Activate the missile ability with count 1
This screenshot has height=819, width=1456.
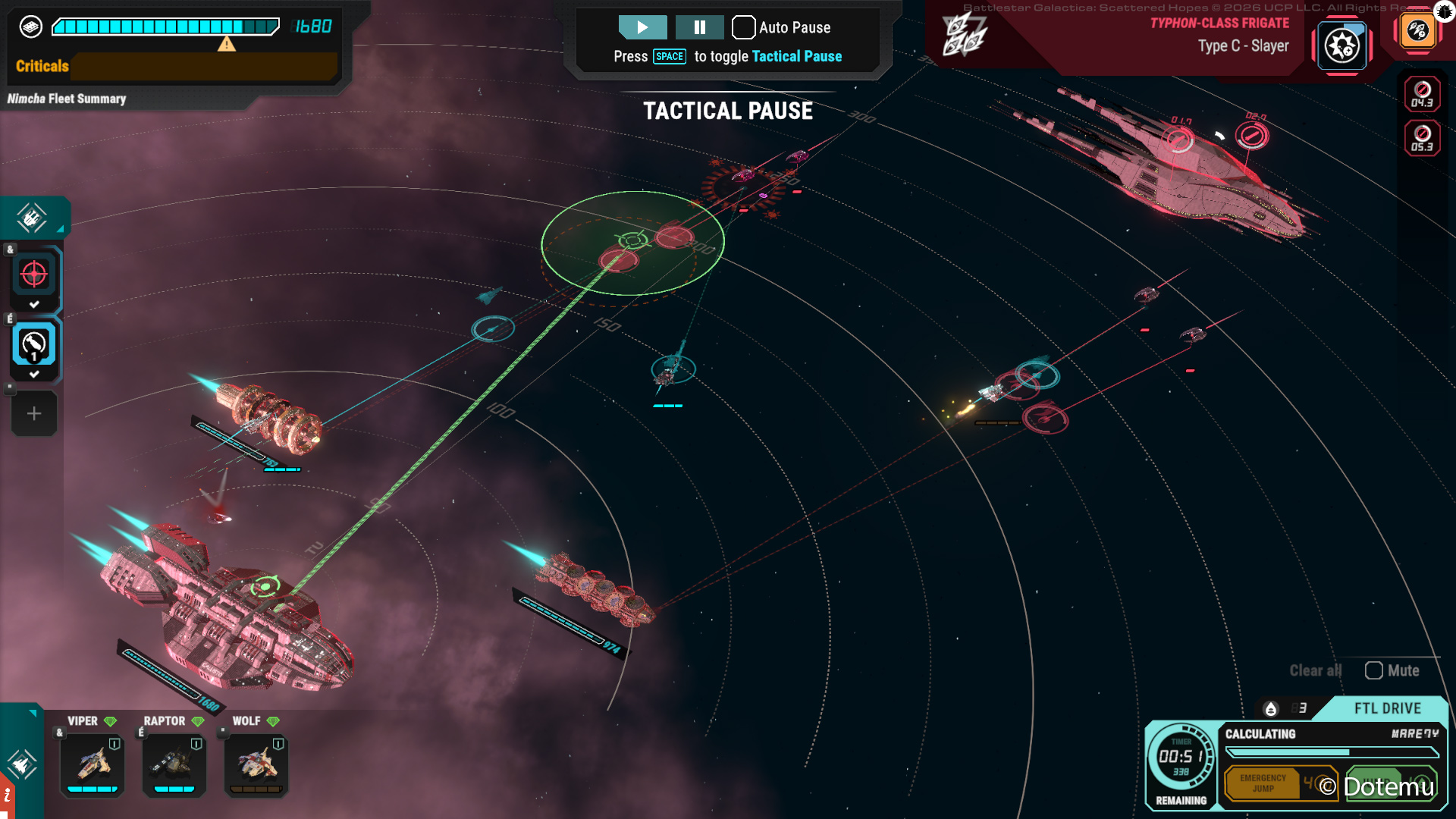(34, 345)
